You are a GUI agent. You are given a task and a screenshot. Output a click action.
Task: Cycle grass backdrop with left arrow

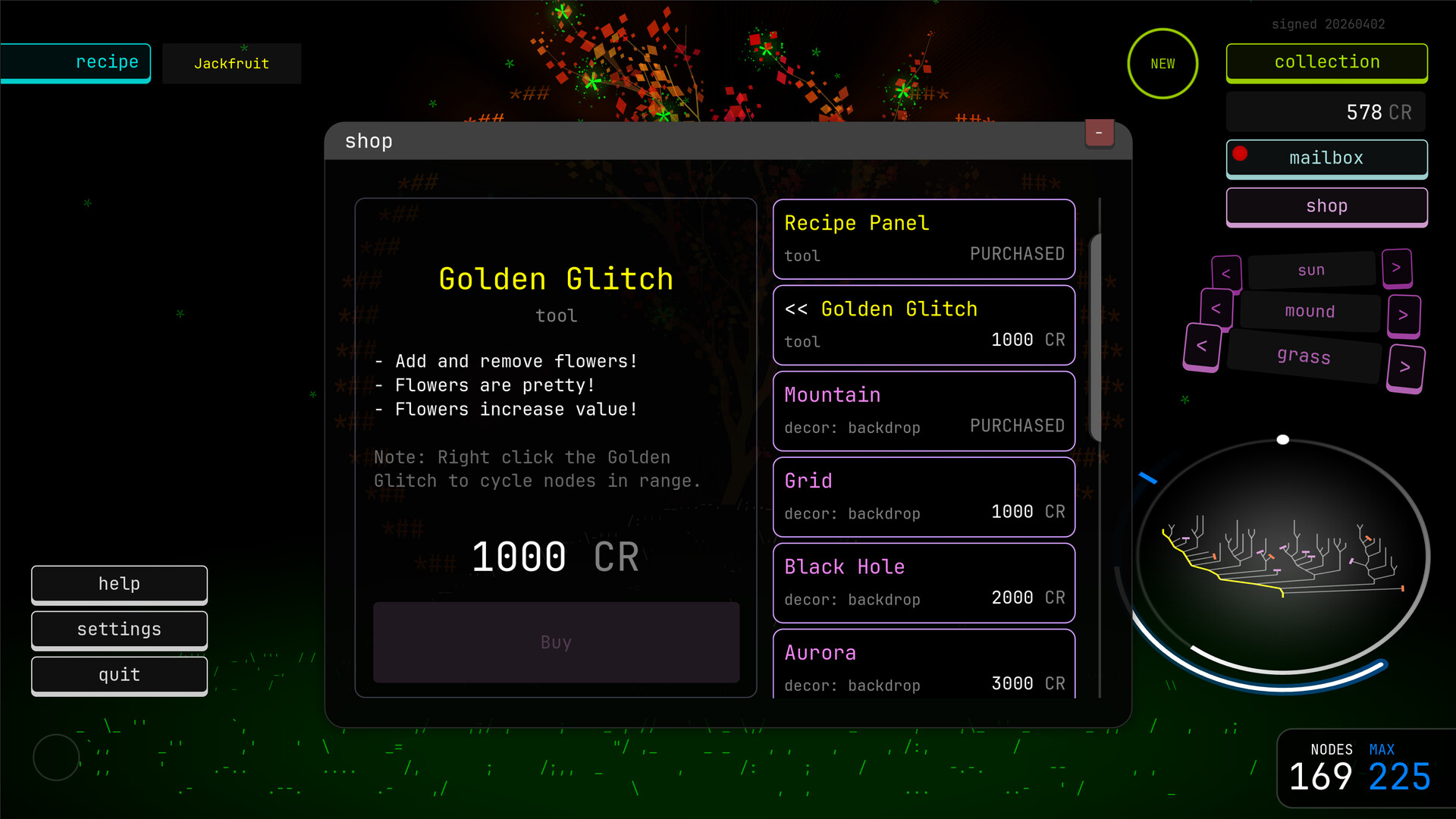click(x=1202, y=347)
